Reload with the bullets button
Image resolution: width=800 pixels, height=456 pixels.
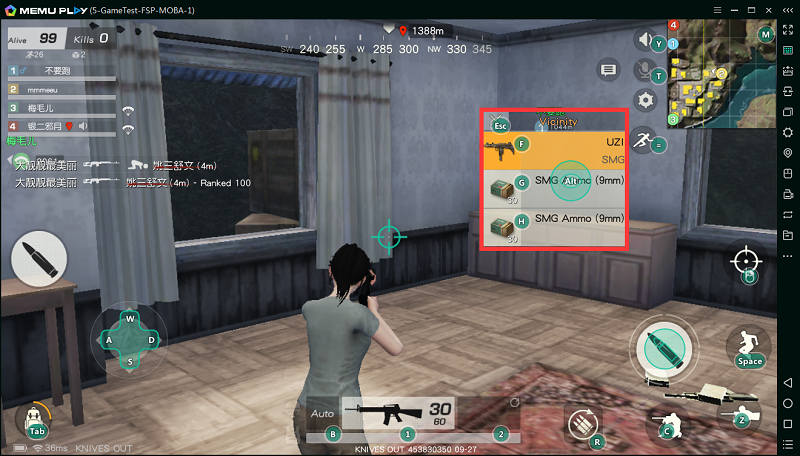click(x=585, y=425)
